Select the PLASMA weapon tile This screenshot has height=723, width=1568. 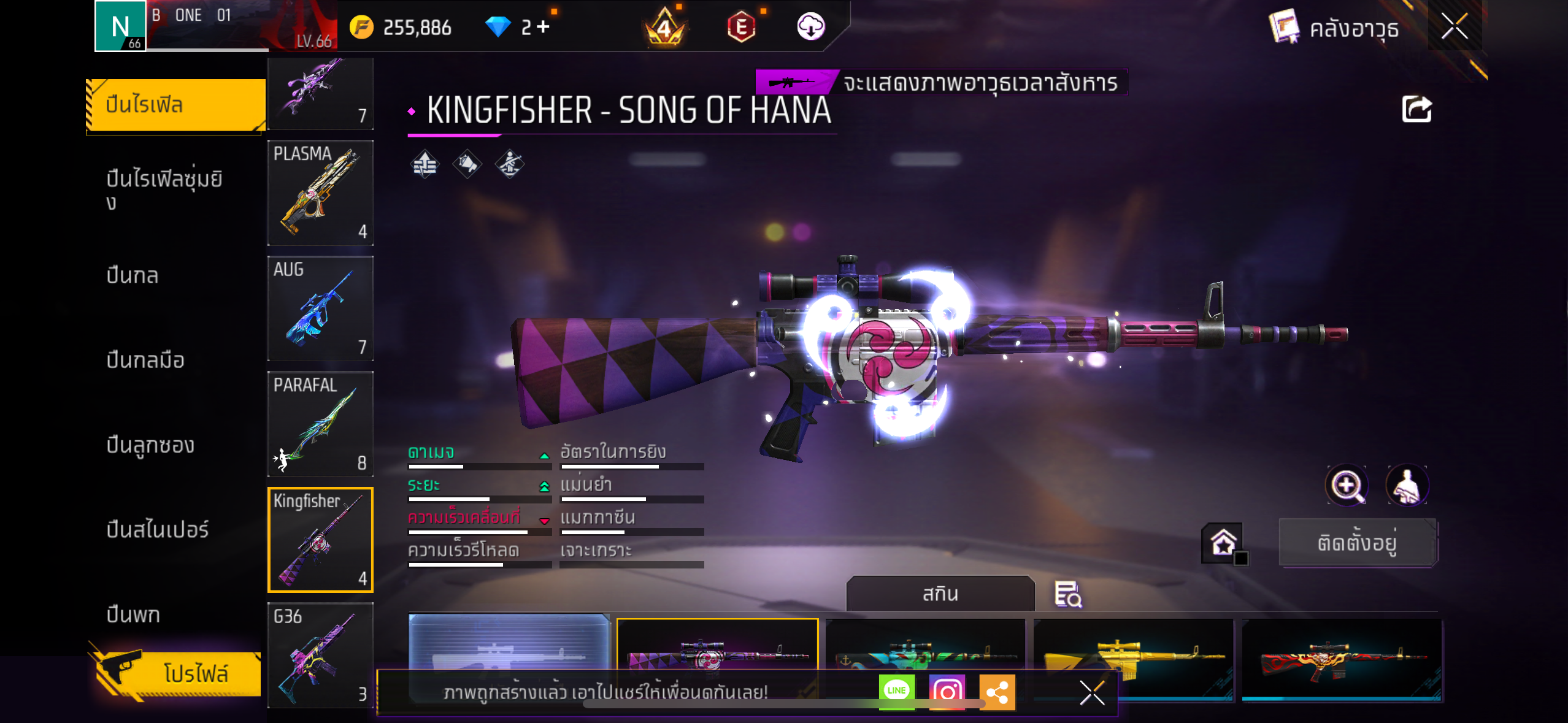(320, 193)
